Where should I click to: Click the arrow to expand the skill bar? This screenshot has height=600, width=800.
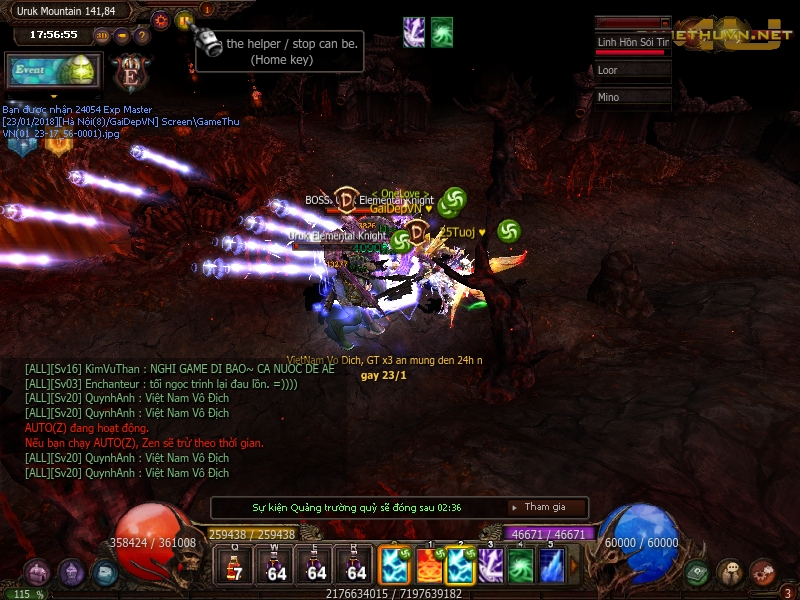pos(575,566)
